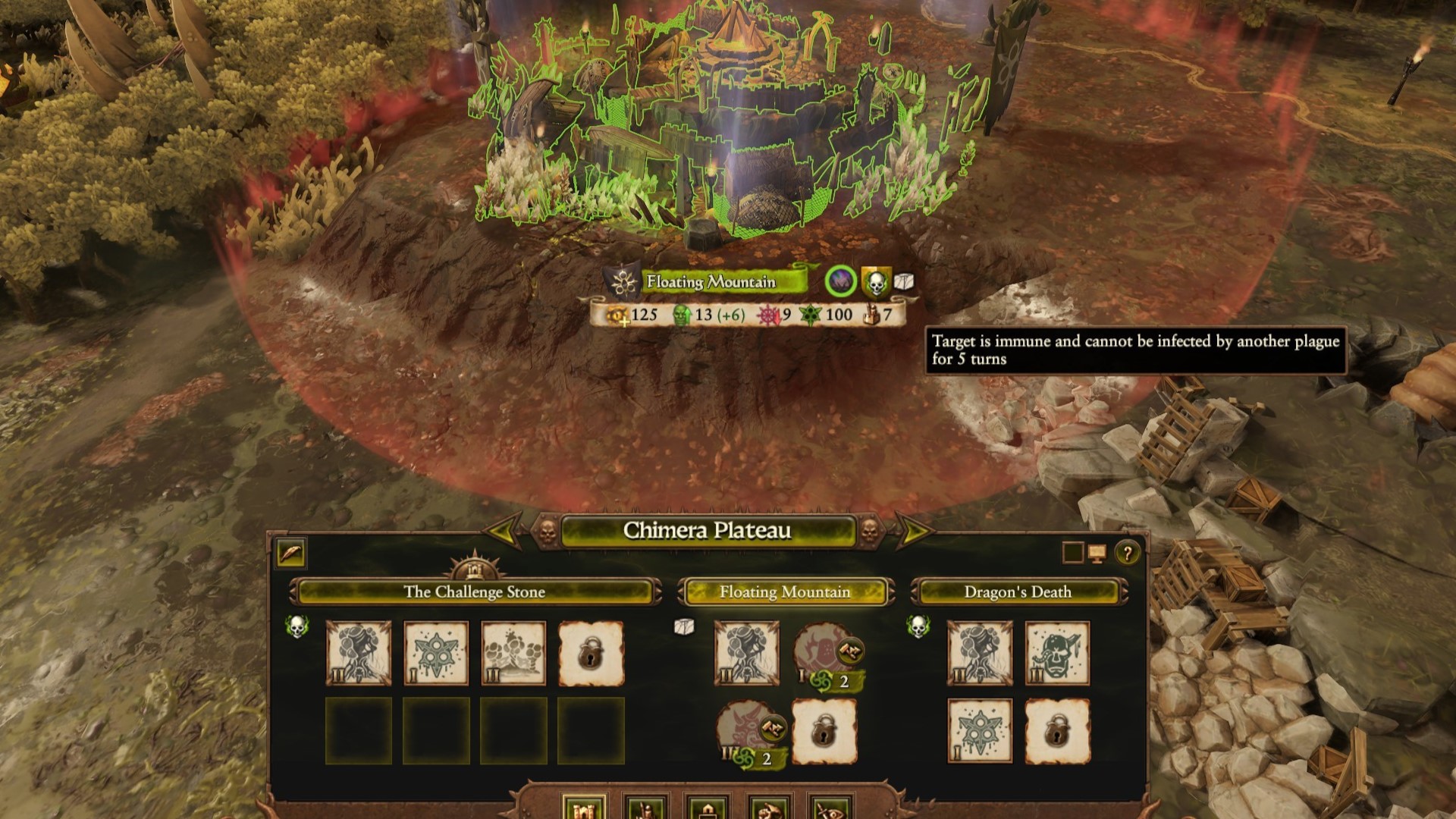1456x819 pixels.
Task: Click the white dice cube next to settlement banner
Action: [x=905, y=280]
